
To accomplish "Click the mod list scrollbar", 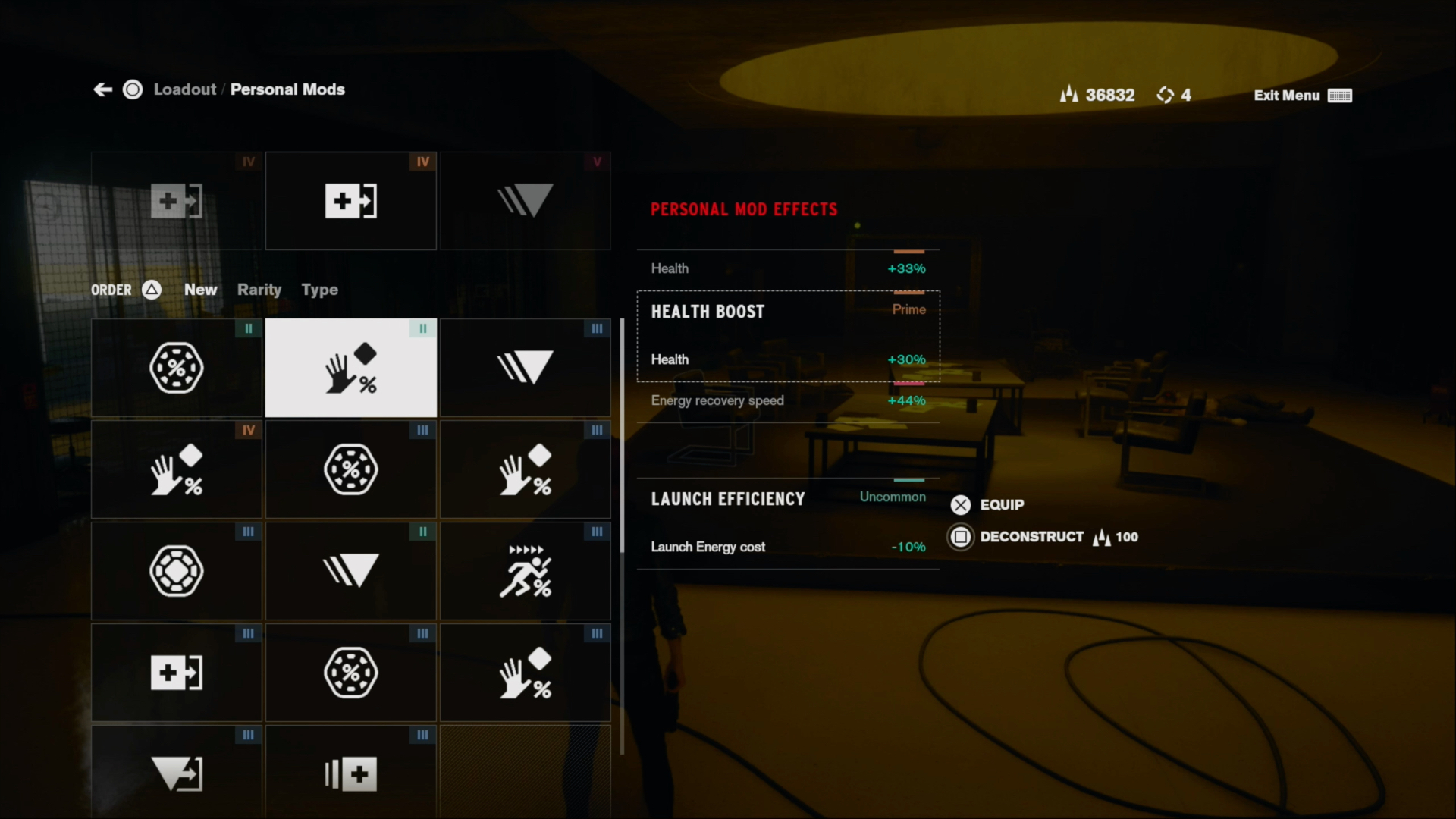I will (x=622, y=436).
